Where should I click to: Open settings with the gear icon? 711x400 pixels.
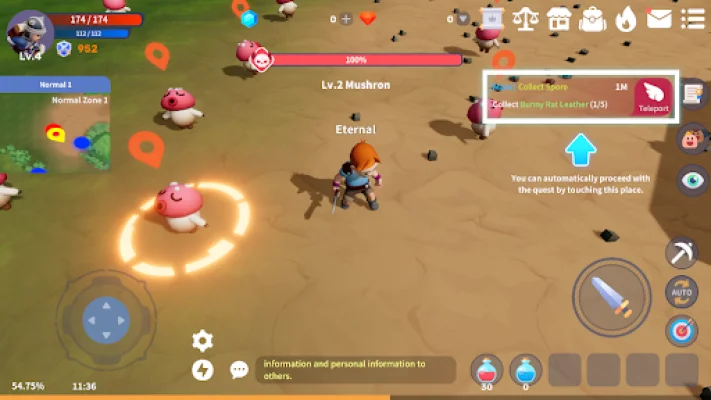203,340
